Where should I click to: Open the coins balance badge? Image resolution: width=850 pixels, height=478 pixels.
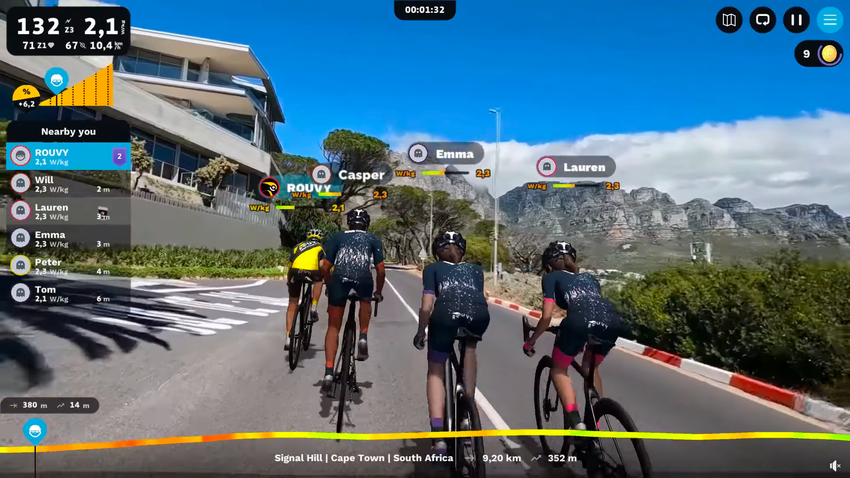pos(819,54)
